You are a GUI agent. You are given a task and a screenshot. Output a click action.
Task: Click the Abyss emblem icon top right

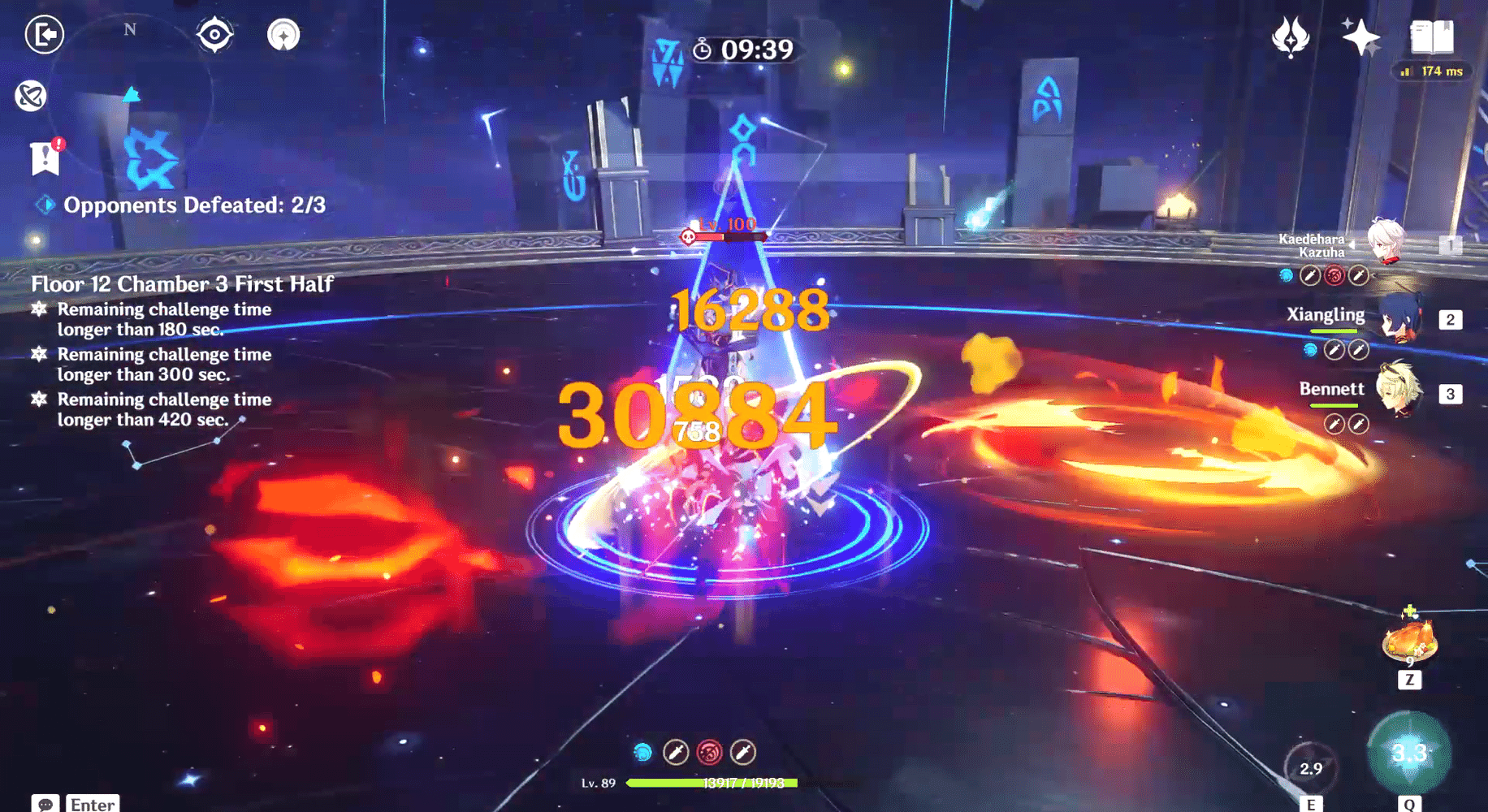pyautogui.click(x=1291, y=38)
